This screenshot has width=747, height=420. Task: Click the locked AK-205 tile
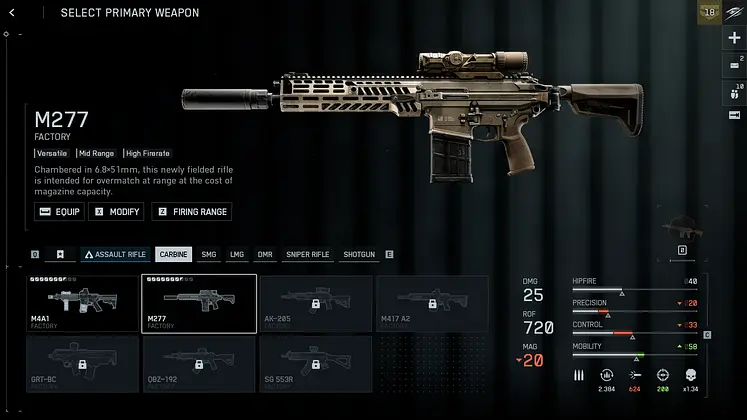[x=315, y=303]
